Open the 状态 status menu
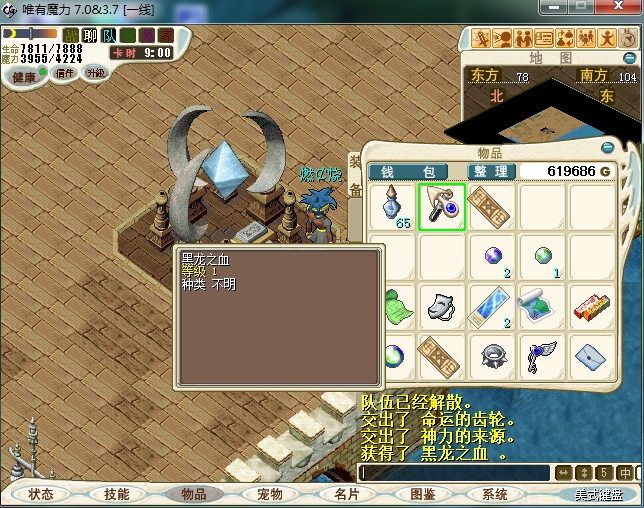Screen dimensions: 644x508 coord(41,494)
